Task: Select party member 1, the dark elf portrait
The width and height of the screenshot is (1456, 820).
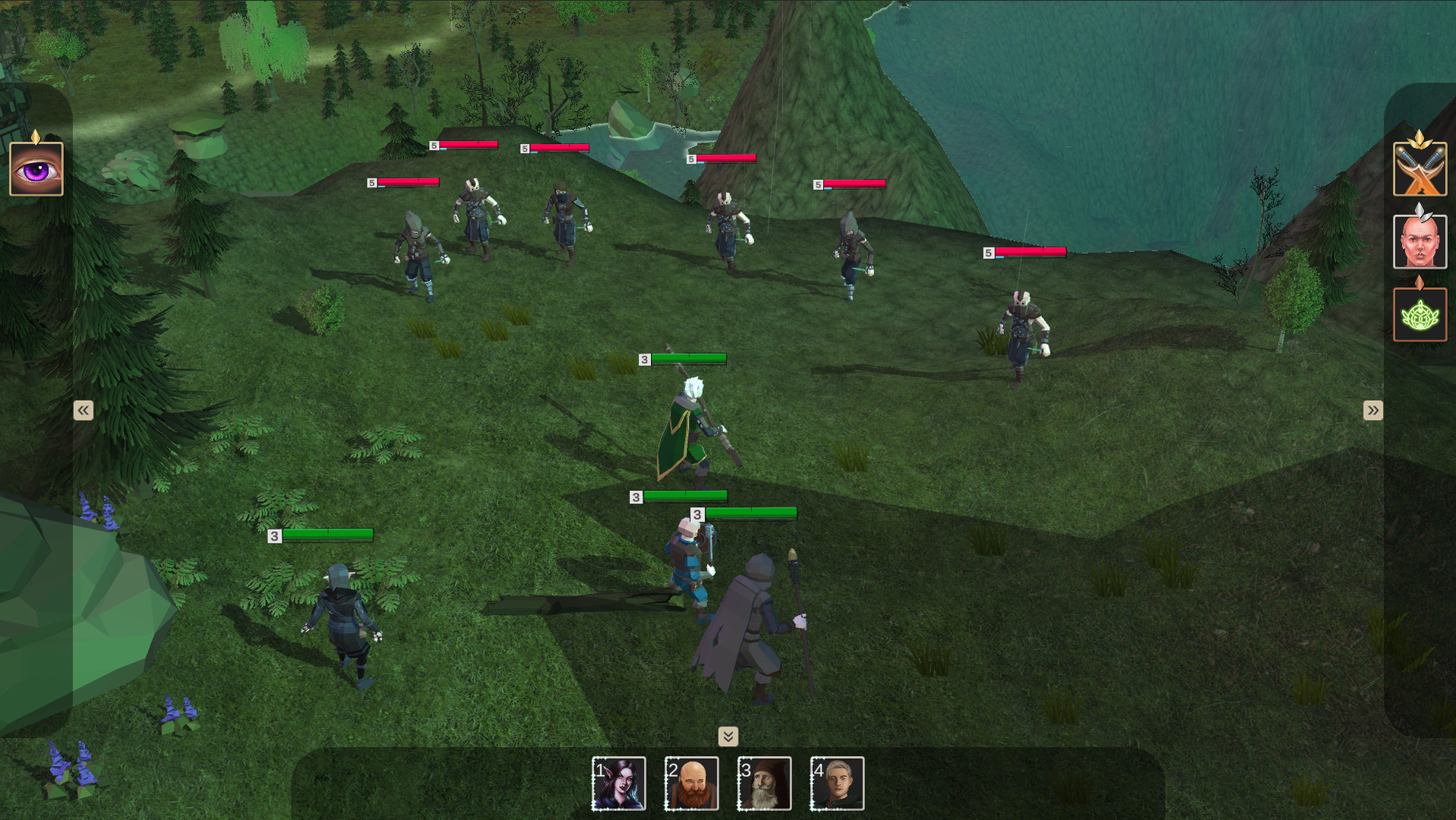Action: (618, 783)
